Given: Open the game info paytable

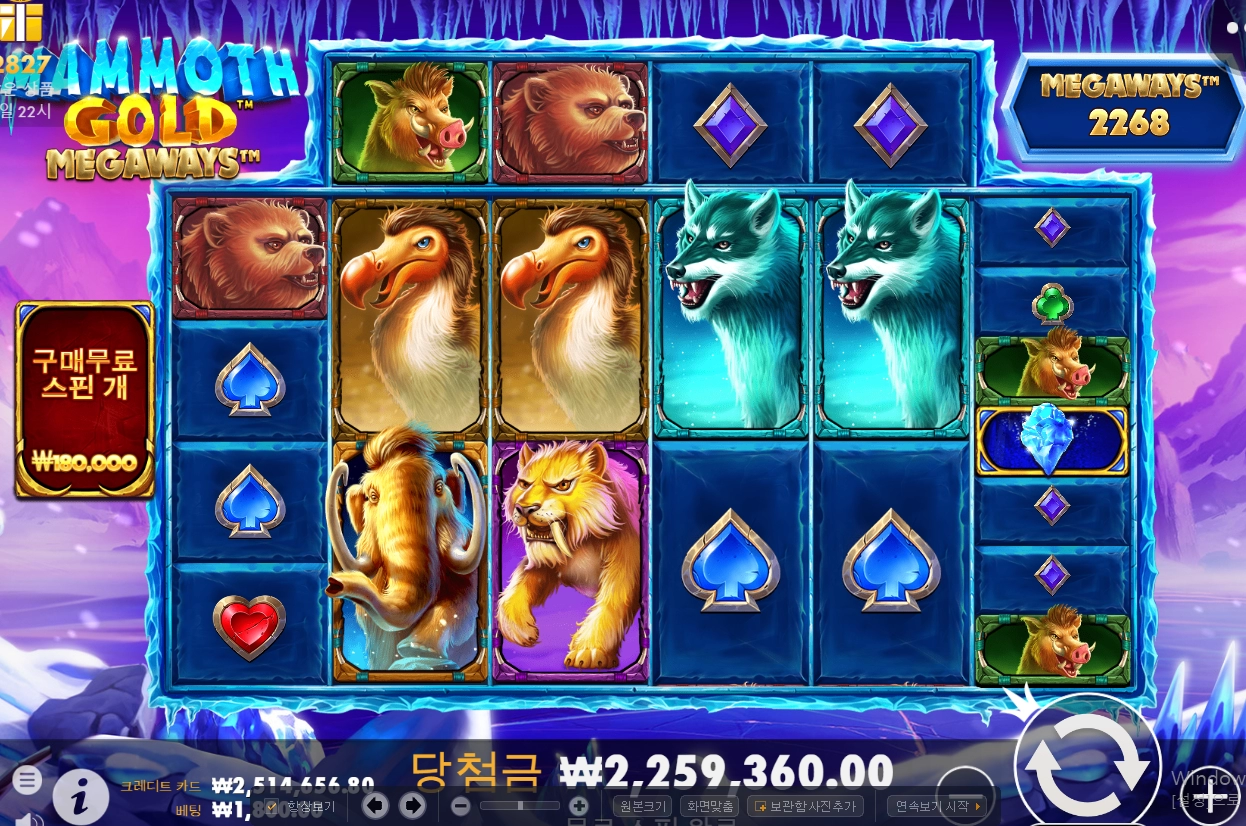Looking at the screenshot, I should tap(81, 796).
